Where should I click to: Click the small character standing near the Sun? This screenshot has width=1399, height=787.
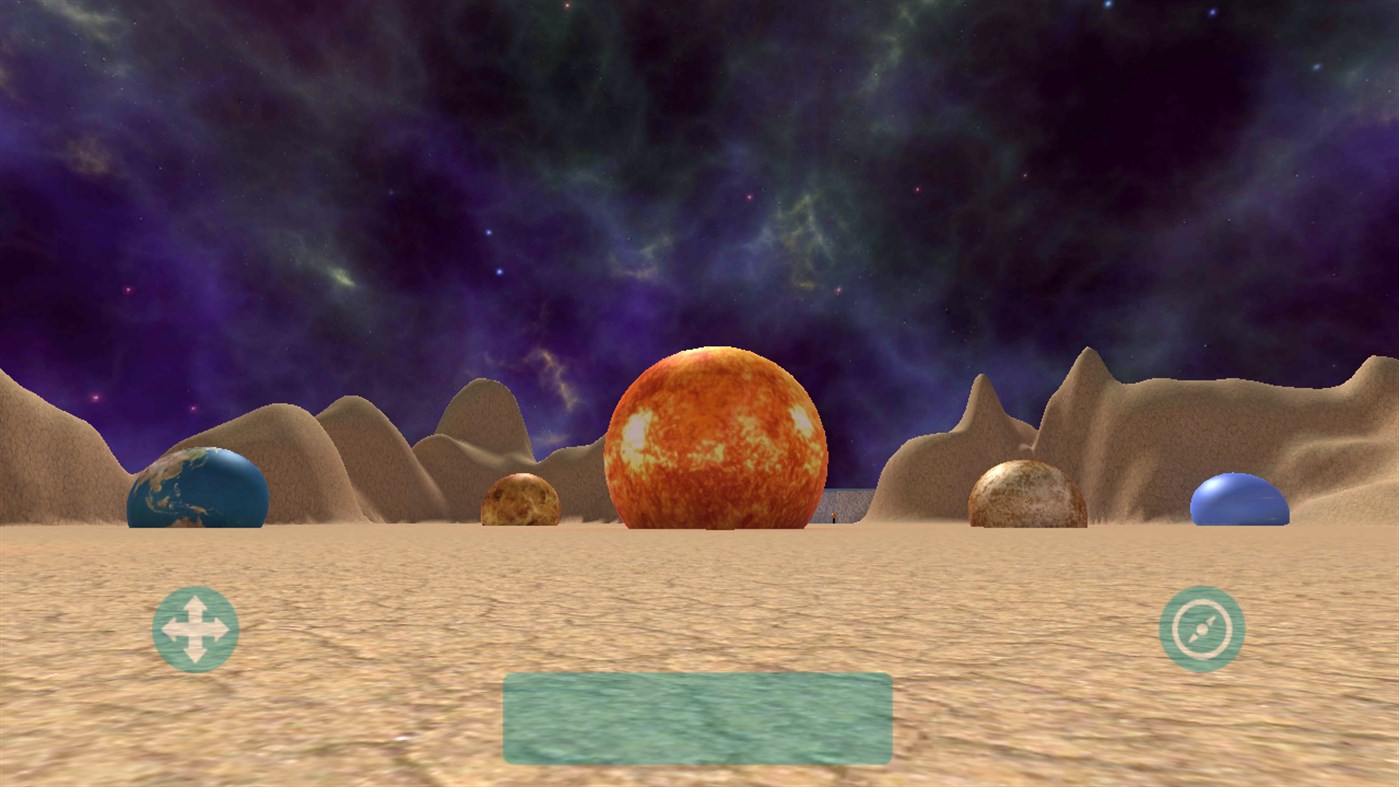coord(833,519)
